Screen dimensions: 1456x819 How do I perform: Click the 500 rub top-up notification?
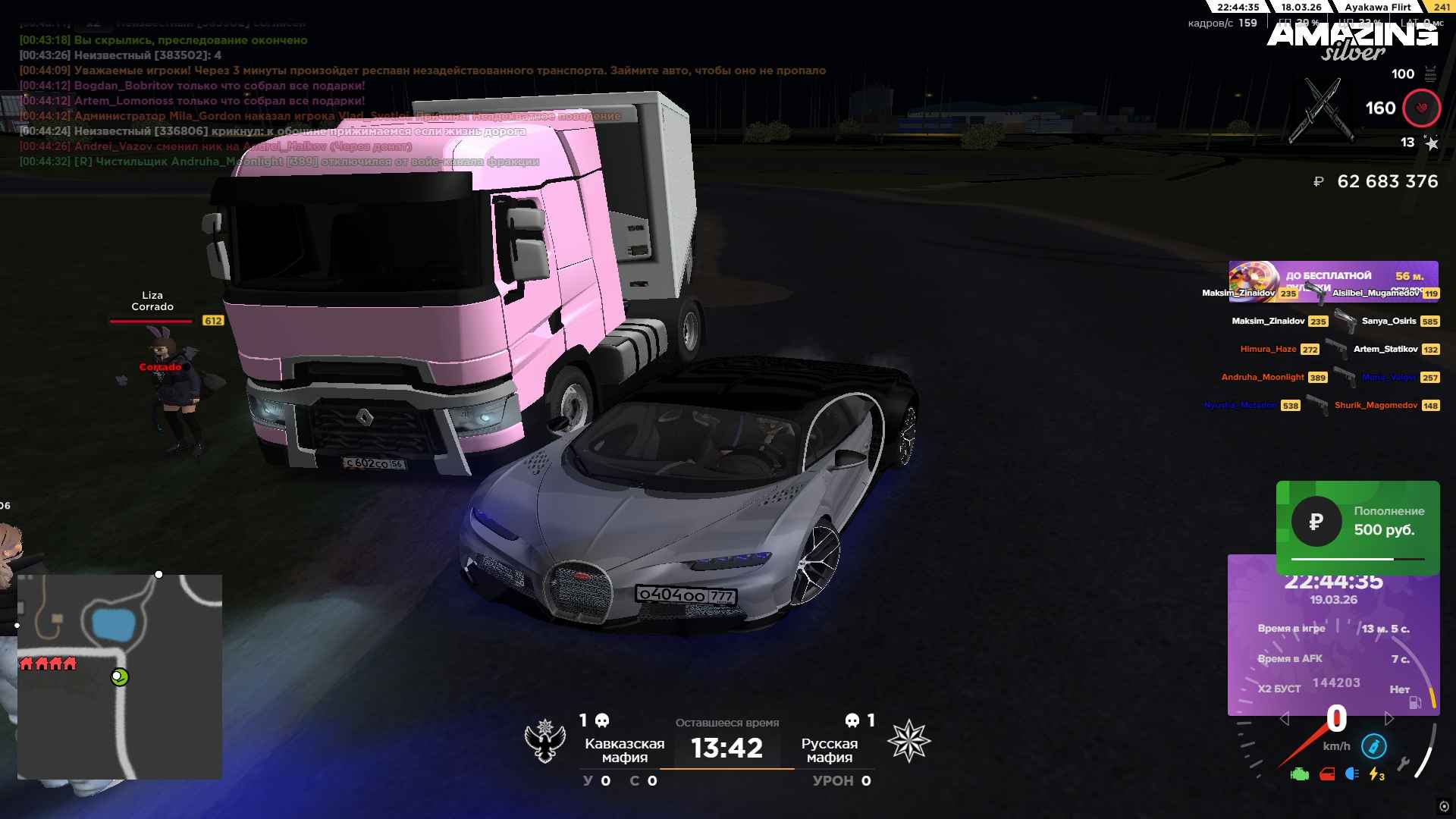click(1357, 523)
